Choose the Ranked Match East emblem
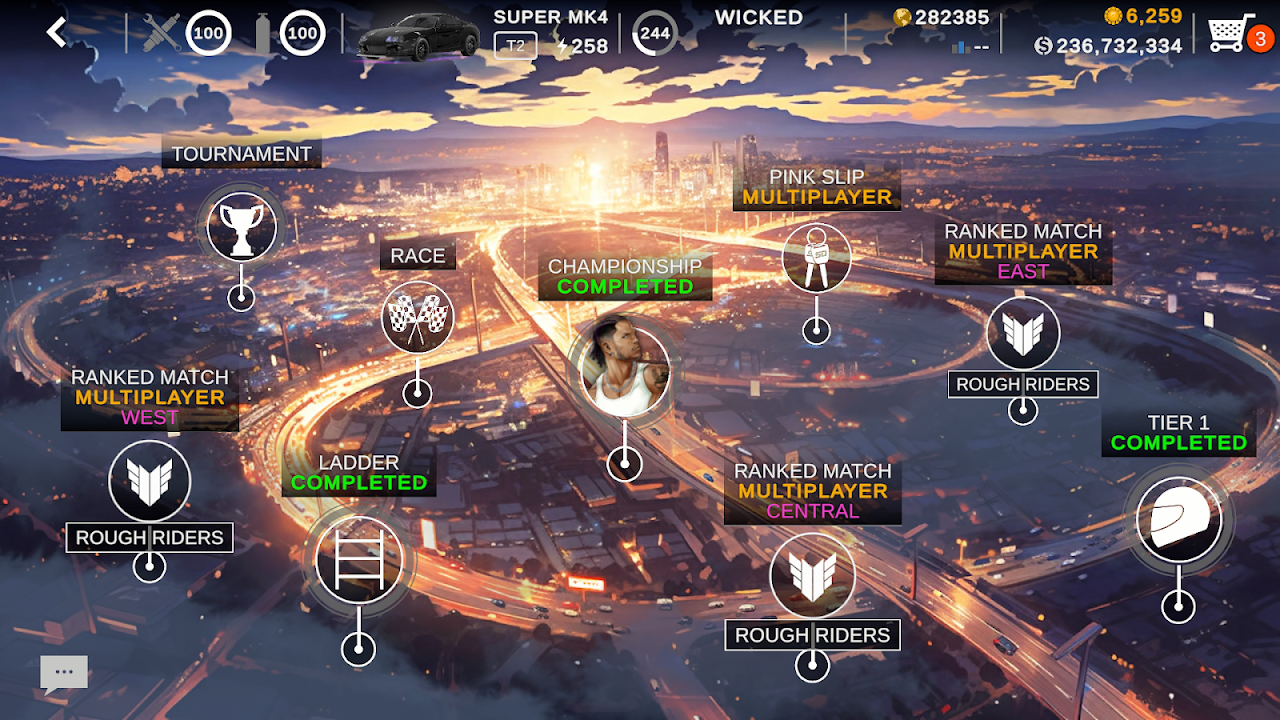The height and width of the screenshot is (720, 1280). point(1022,334)
